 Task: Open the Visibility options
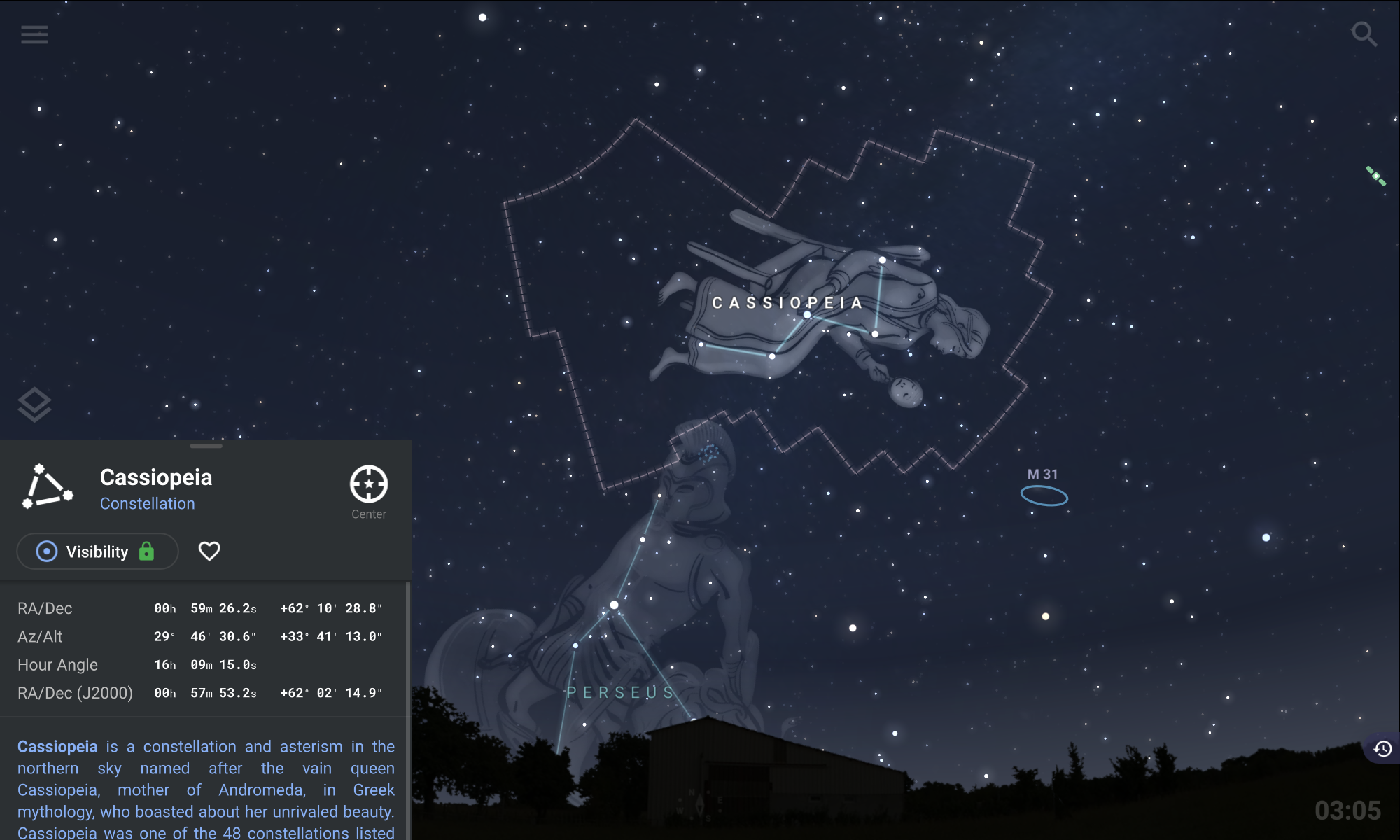tap(97, 552)
